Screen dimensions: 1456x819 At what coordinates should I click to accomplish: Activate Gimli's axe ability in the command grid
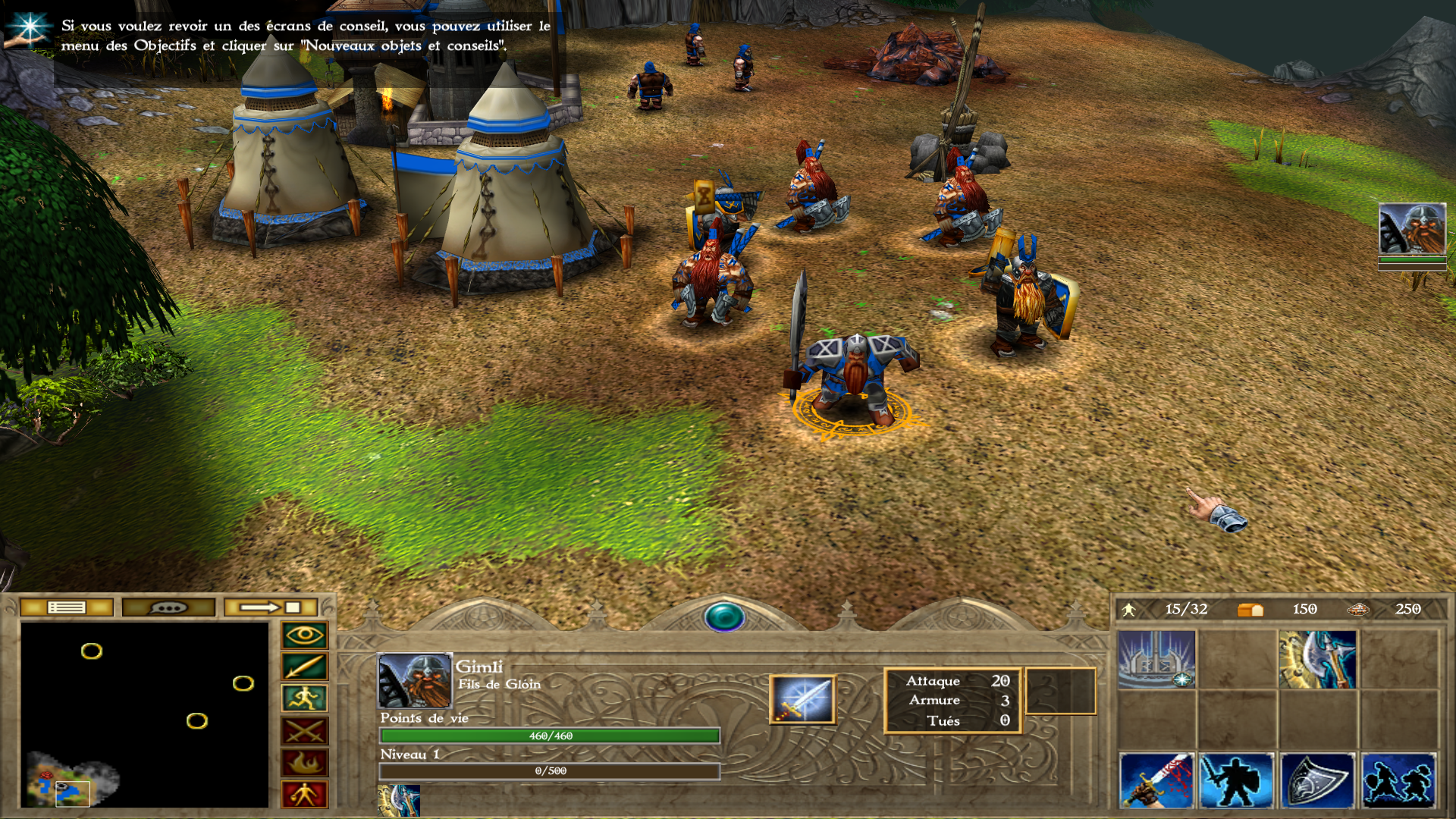[1317, 660]
